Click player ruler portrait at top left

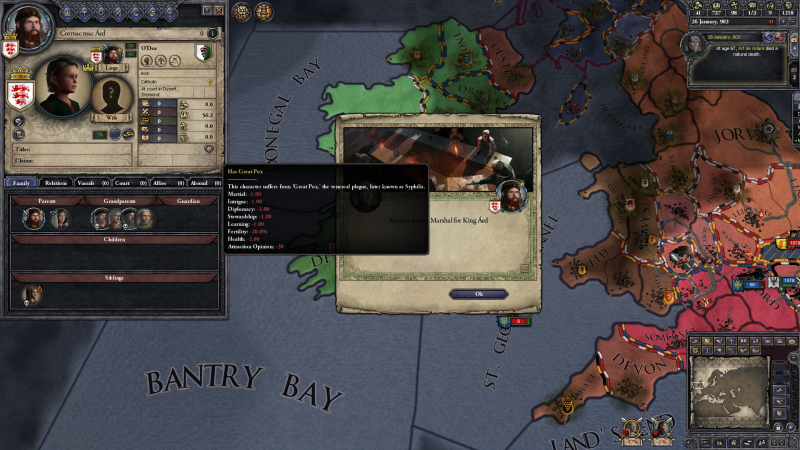click(x=30, y=26)
